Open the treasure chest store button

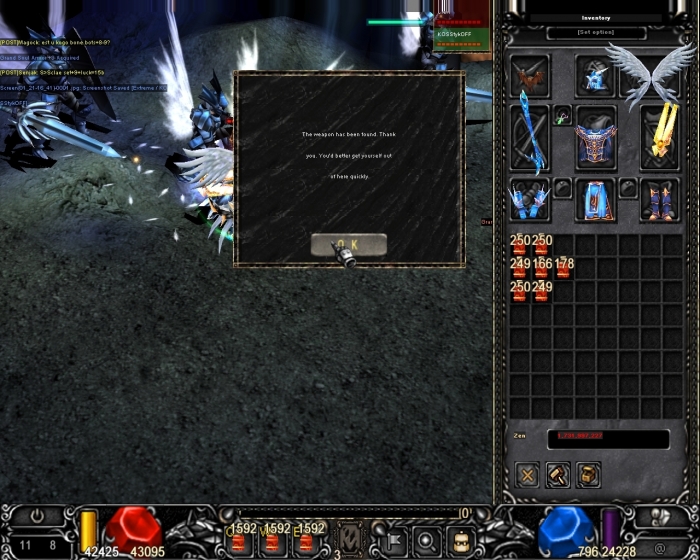pos(589,475)
